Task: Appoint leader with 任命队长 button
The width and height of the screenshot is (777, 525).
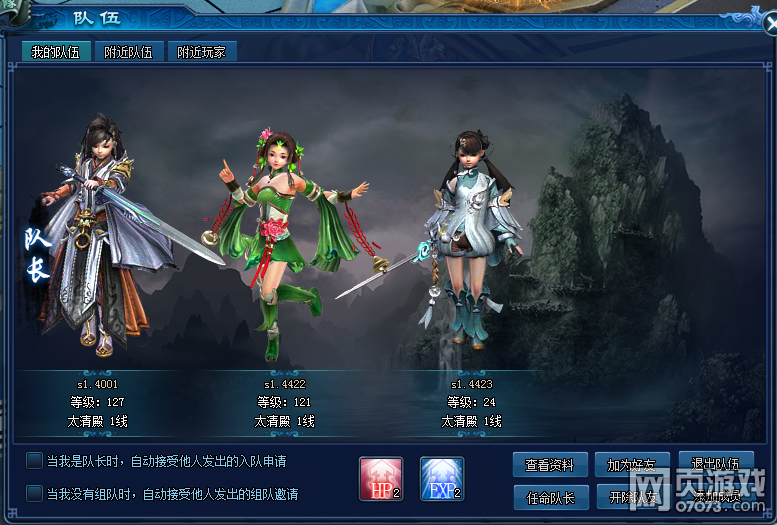Action: (x=549, y=497)
